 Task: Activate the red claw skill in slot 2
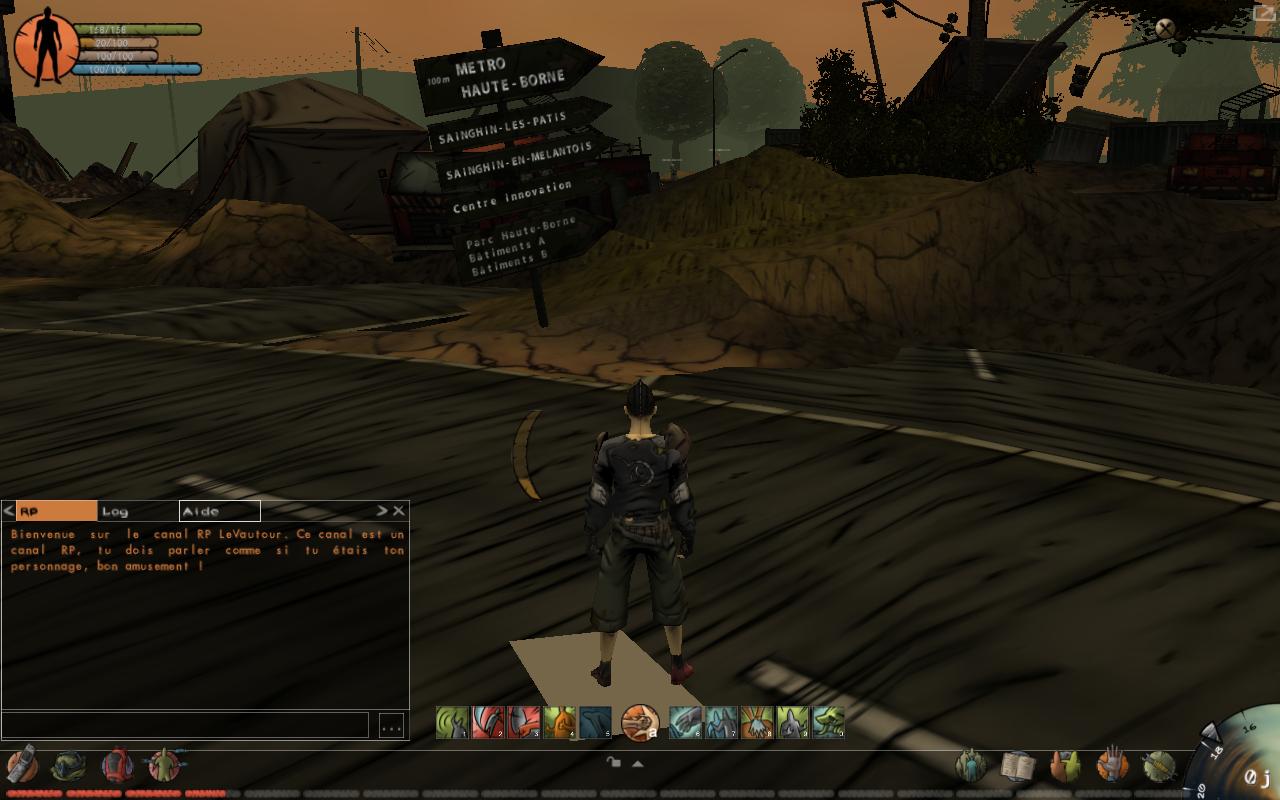point(487,722)
